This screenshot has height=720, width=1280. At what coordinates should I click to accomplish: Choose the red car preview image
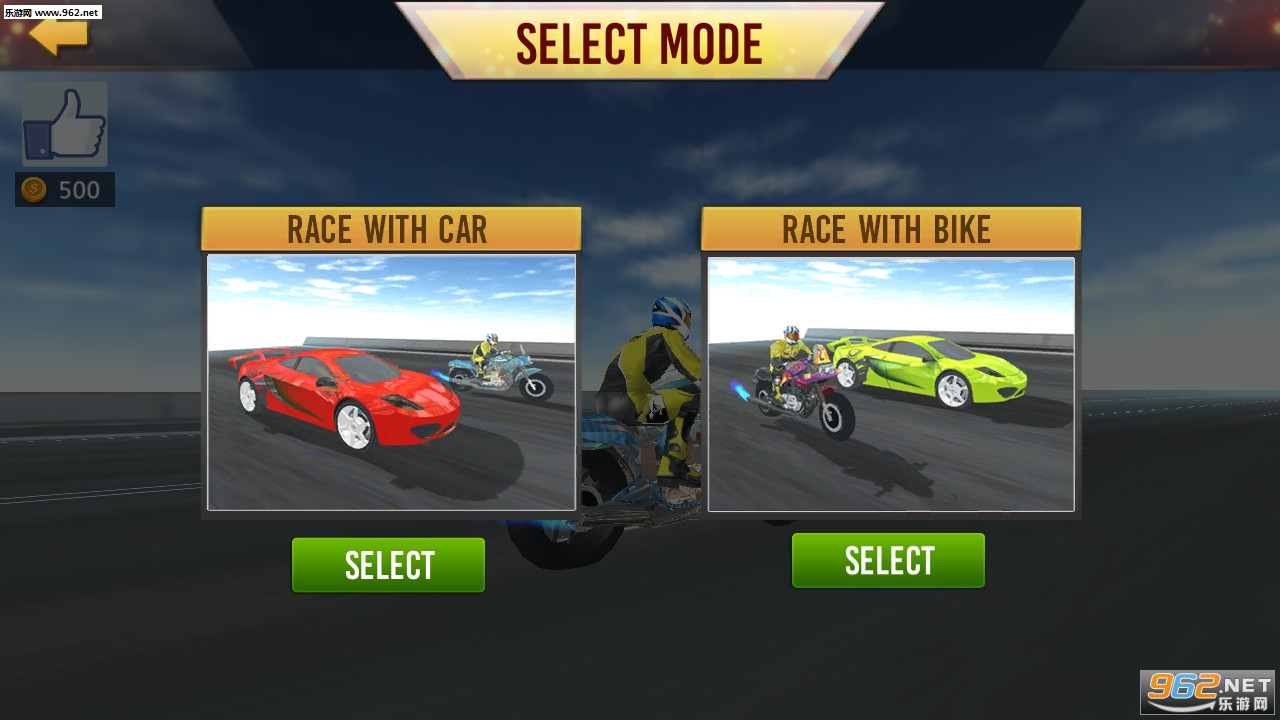pos(391,383)
